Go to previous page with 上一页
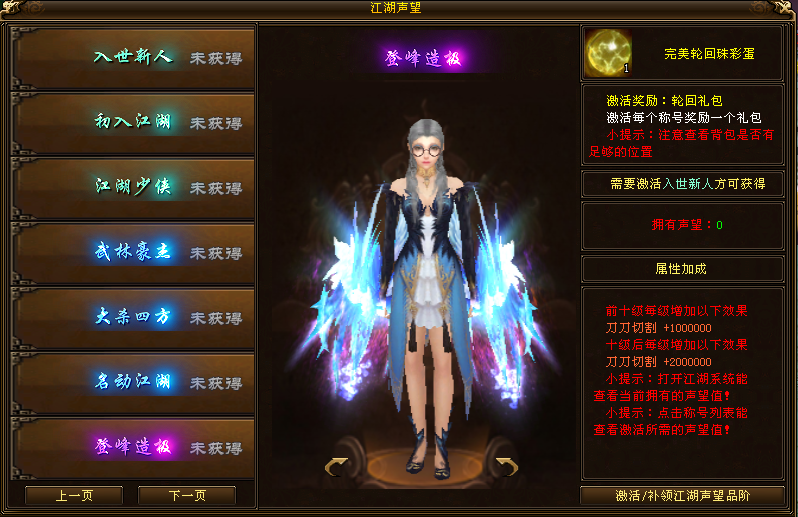Image resolution: width=798 pixels, height=517 pixels. (x=74, y=496)
